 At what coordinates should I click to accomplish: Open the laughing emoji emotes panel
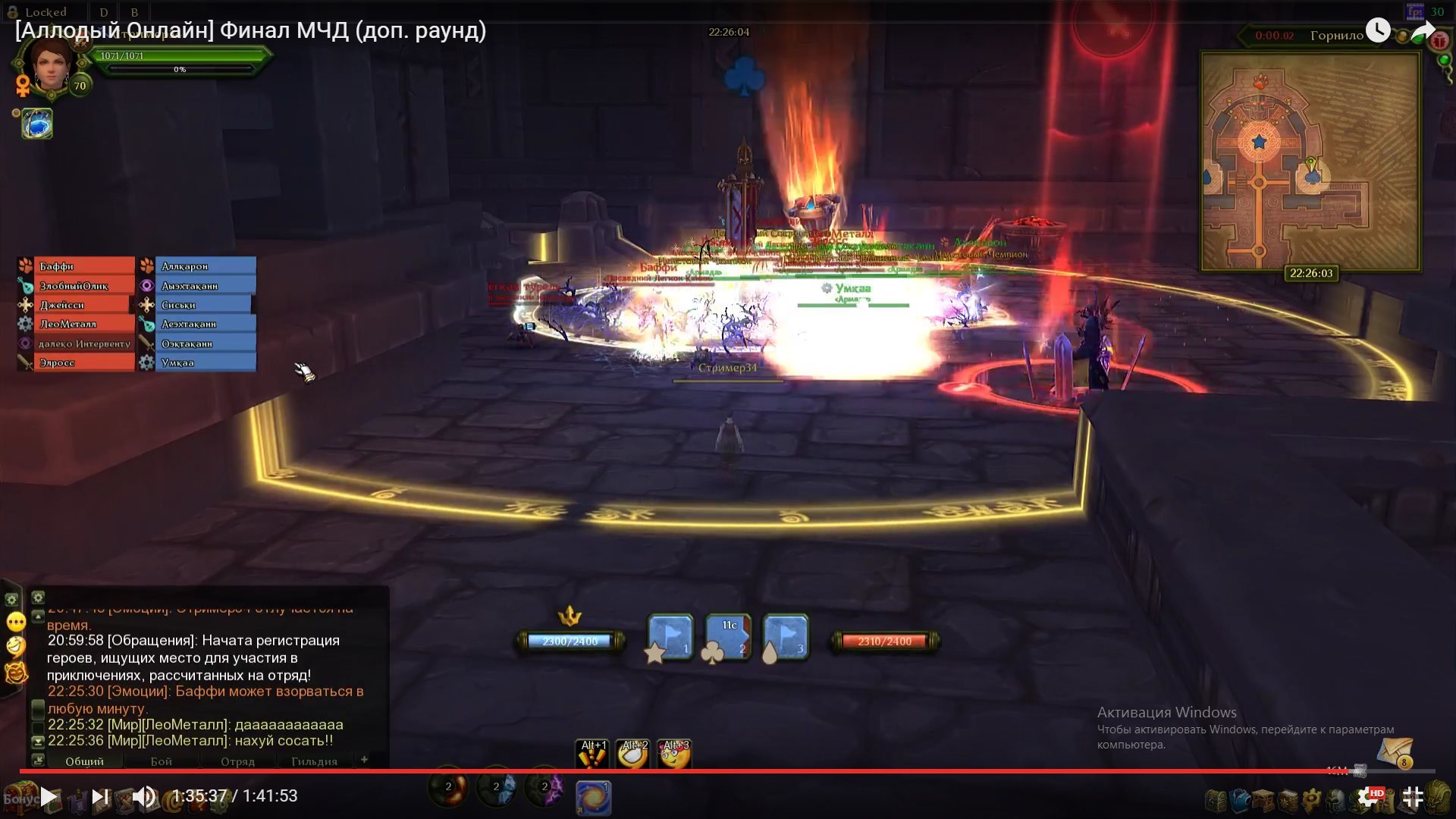16,646
